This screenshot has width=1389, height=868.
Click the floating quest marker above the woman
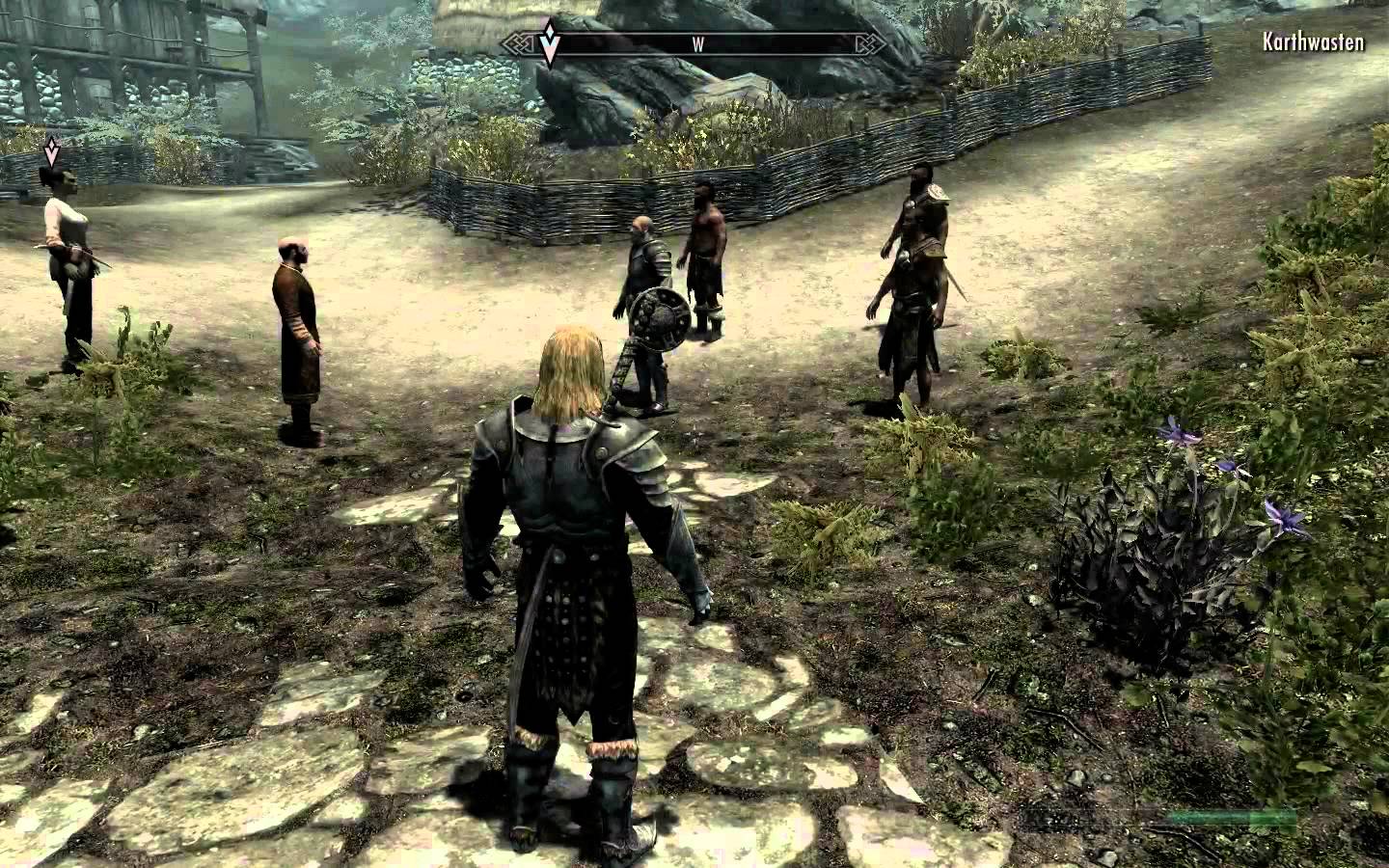52,149
